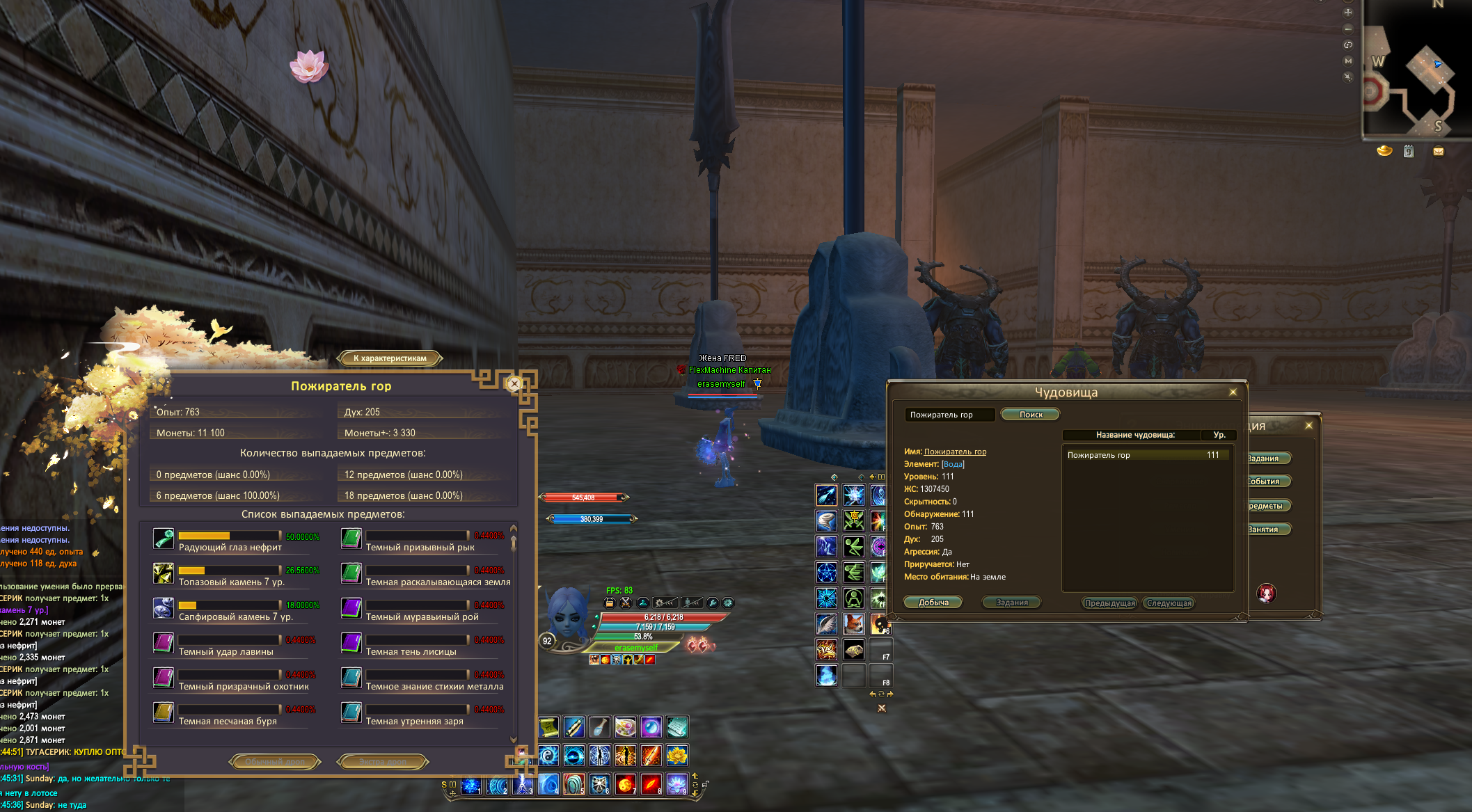The width and height of the screenshot is (1472, 812).
Task: Open the mail envelope icon
Action: (x=1438, y=151)
